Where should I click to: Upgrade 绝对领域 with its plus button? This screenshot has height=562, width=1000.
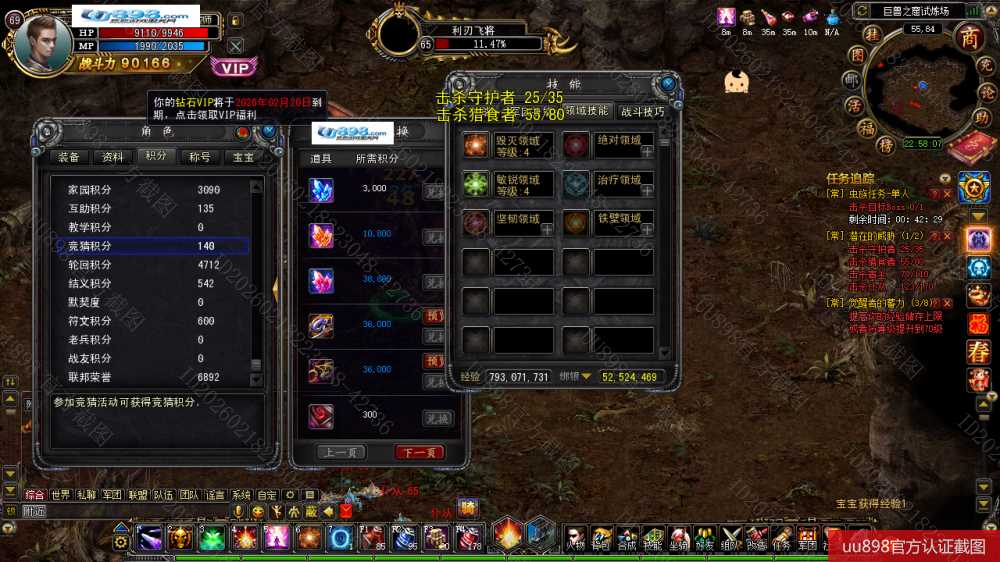tap(647, 152)
